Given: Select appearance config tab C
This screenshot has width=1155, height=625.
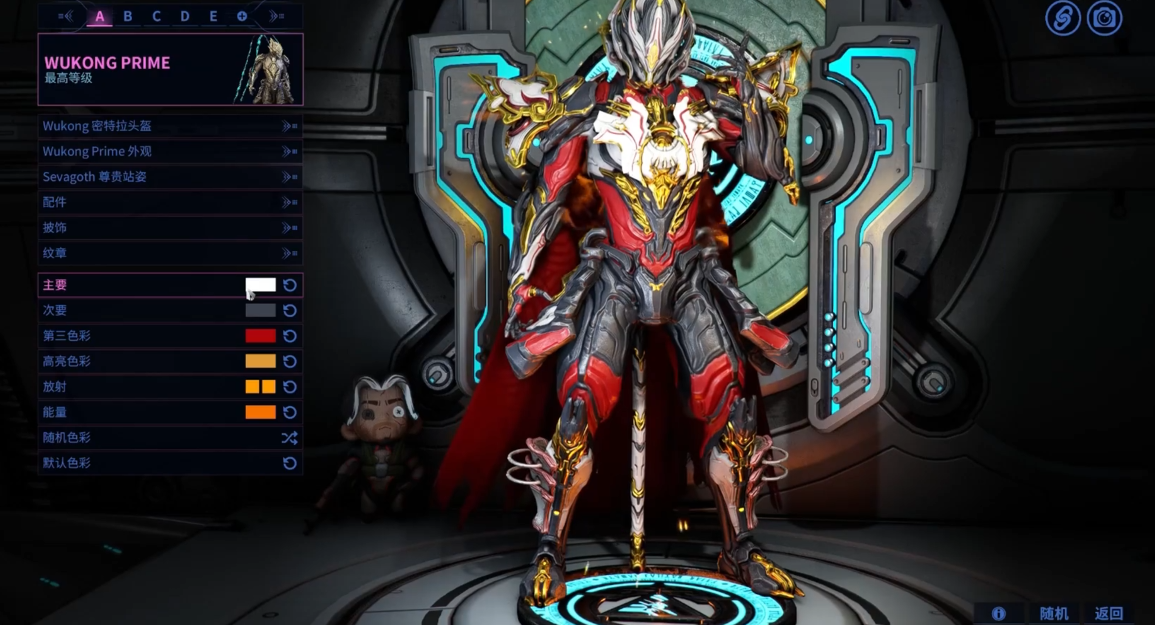Looking at the screenshot, I should (x=156, y=16).
